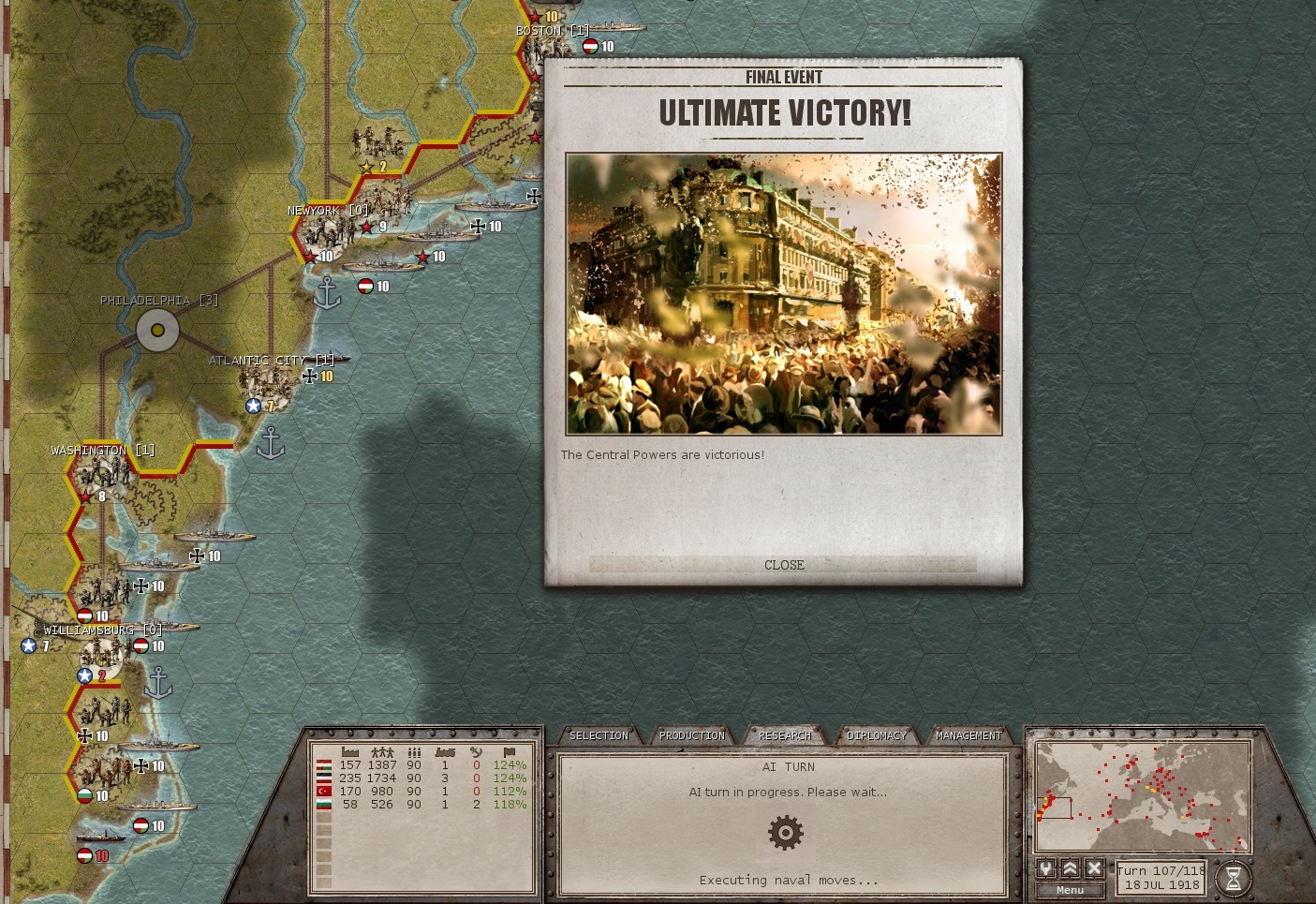This screenshot has height=904, width=1316.
Task: Select the manpower figures icon in the stats panel
Action: click(x=382, y=751)
